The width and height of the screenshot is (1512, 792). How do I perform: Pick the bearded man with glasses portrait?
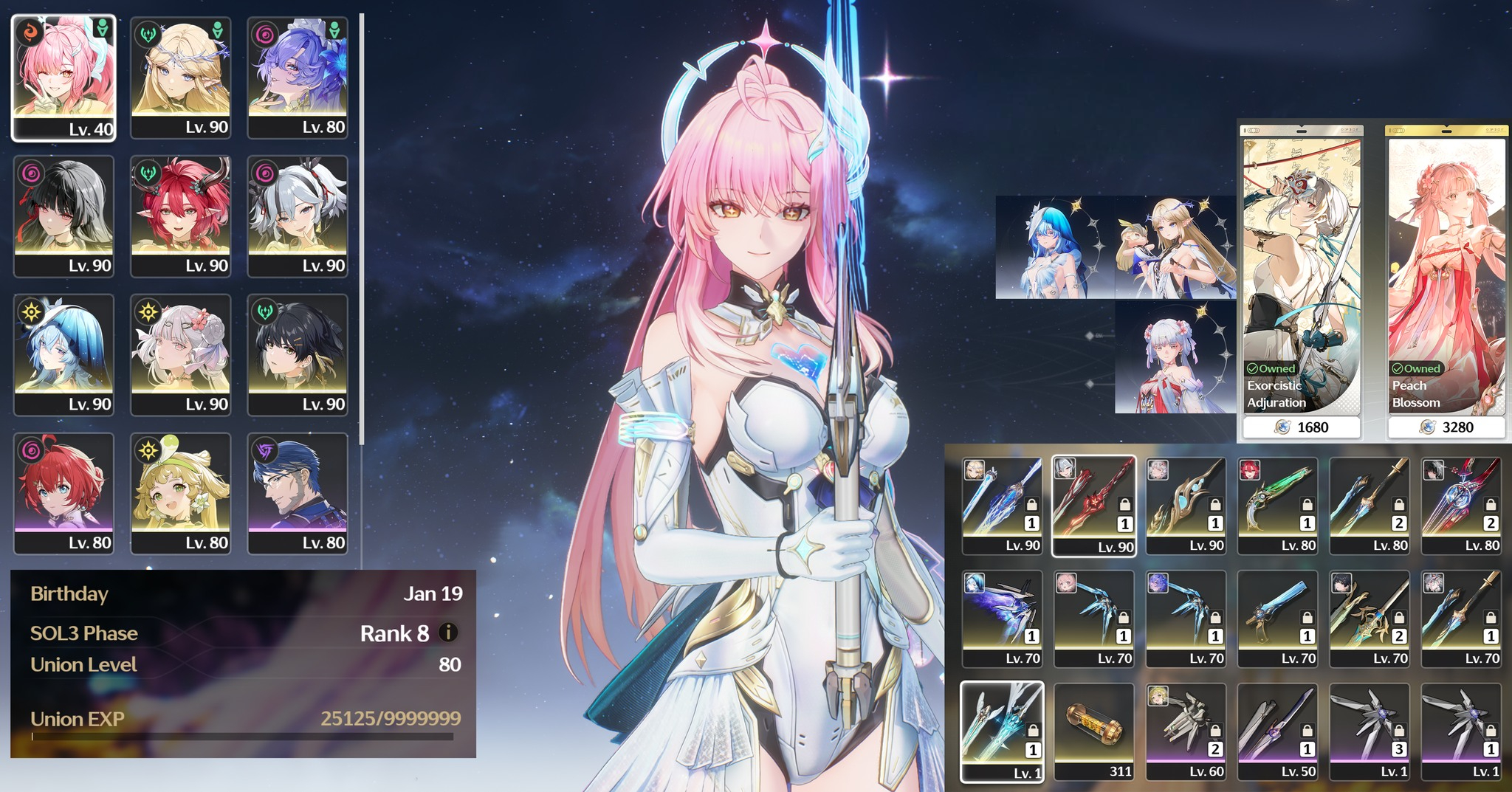[x=298, y=493]
